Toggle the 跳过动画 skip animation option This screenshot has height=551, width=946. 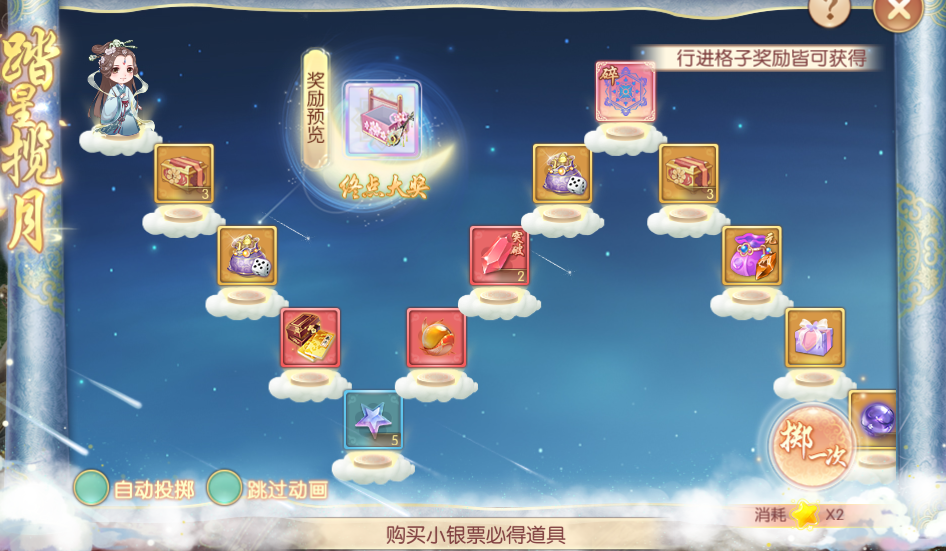pyautogui.click(x=225, y=488)
